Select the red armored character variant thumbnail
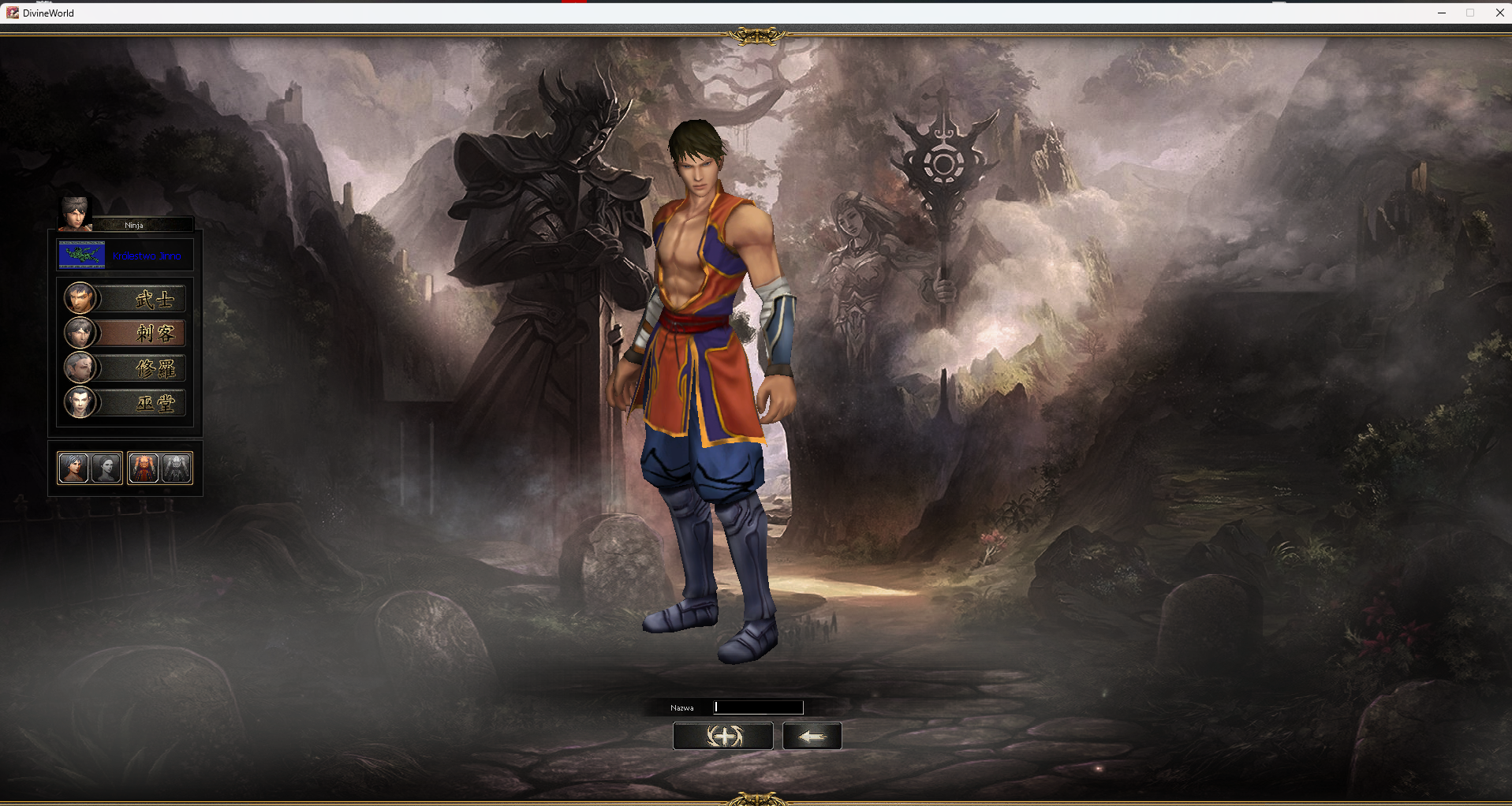1512x806 pixels. (x=142, y=468)
